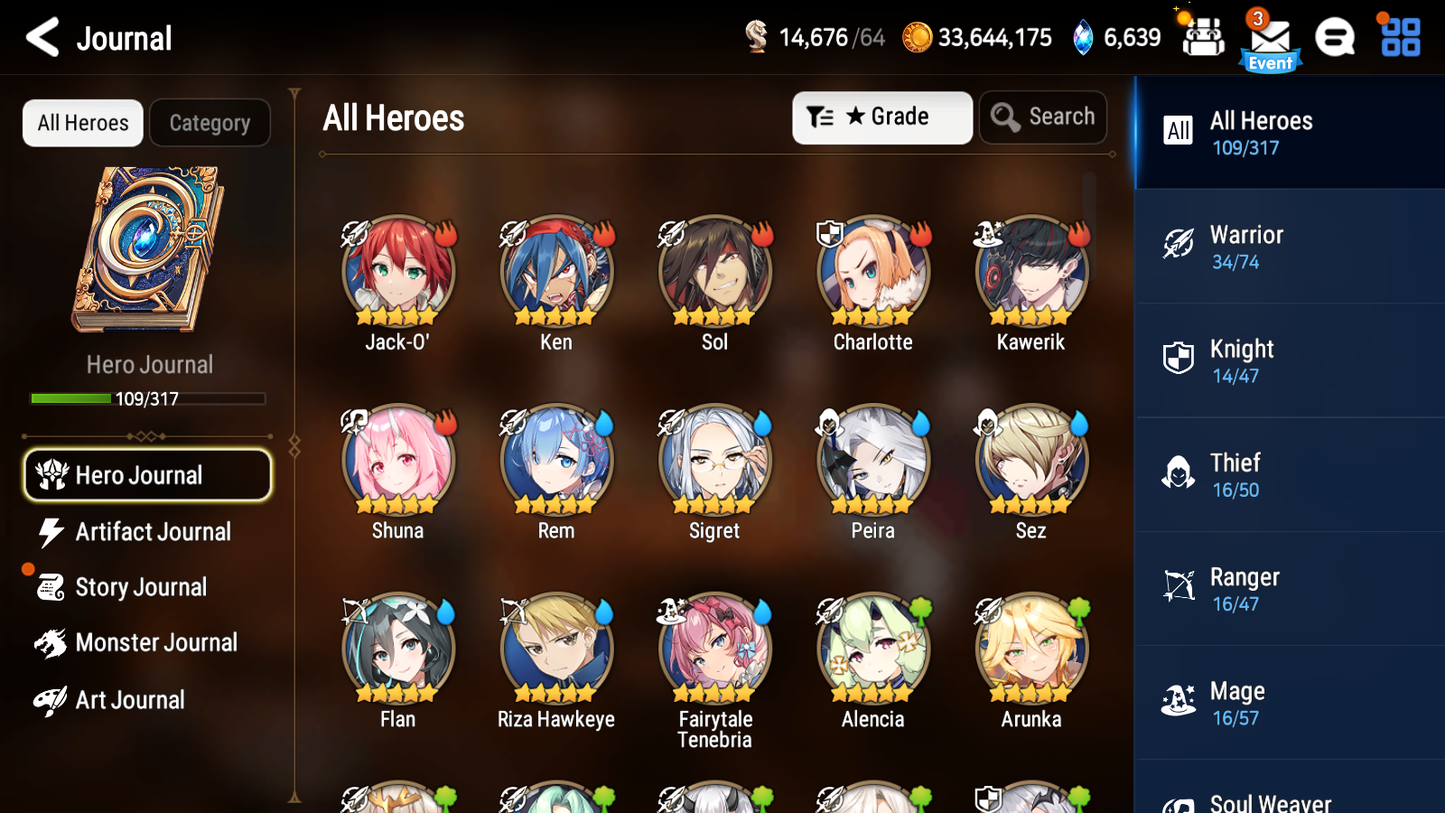Open the chat bubble icon
The width and height of the screenshot is (1445, 813).
(1335, 36)
